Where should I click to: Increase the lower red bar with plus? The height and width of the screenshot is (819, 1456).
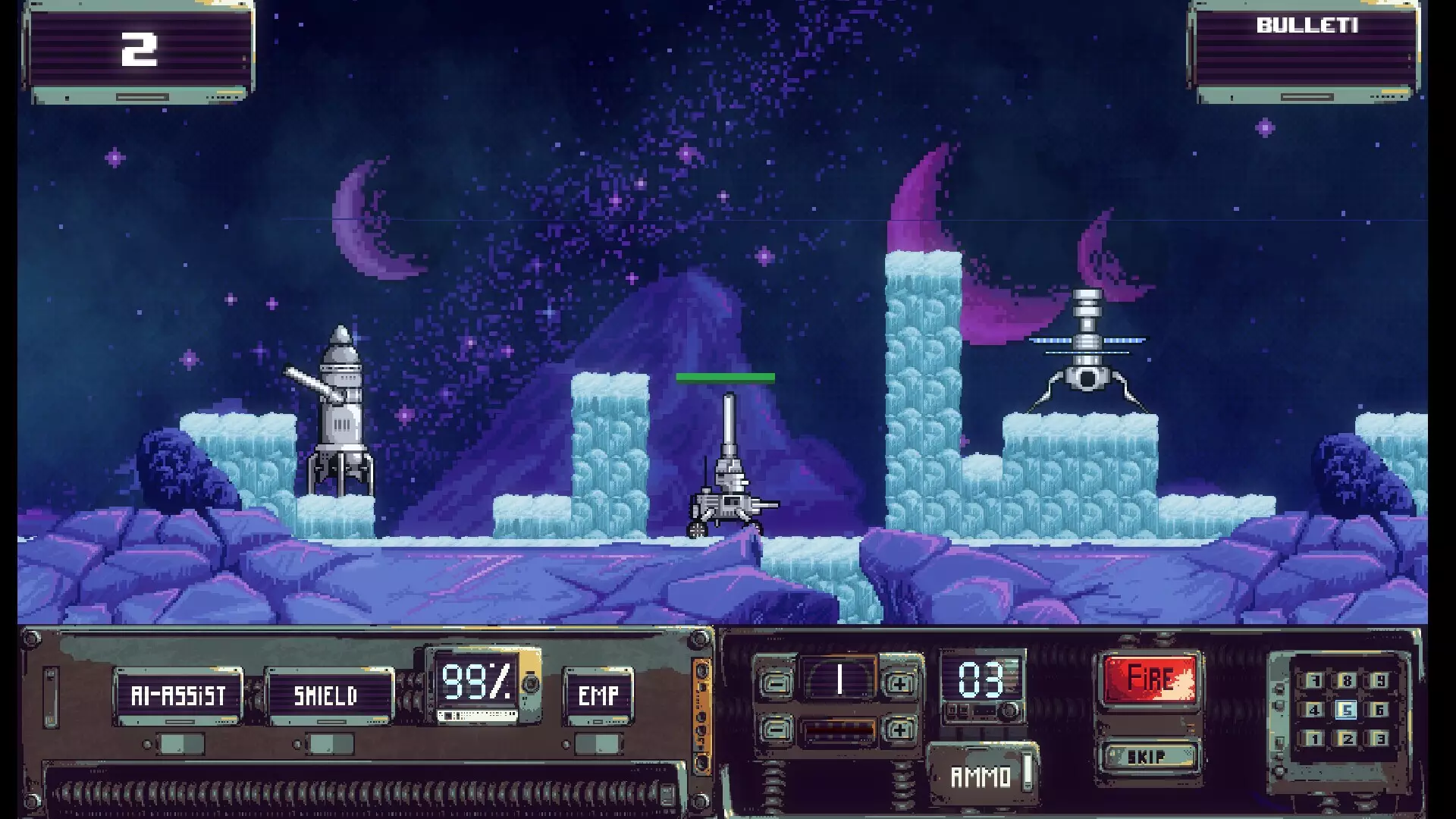(899, 730)
